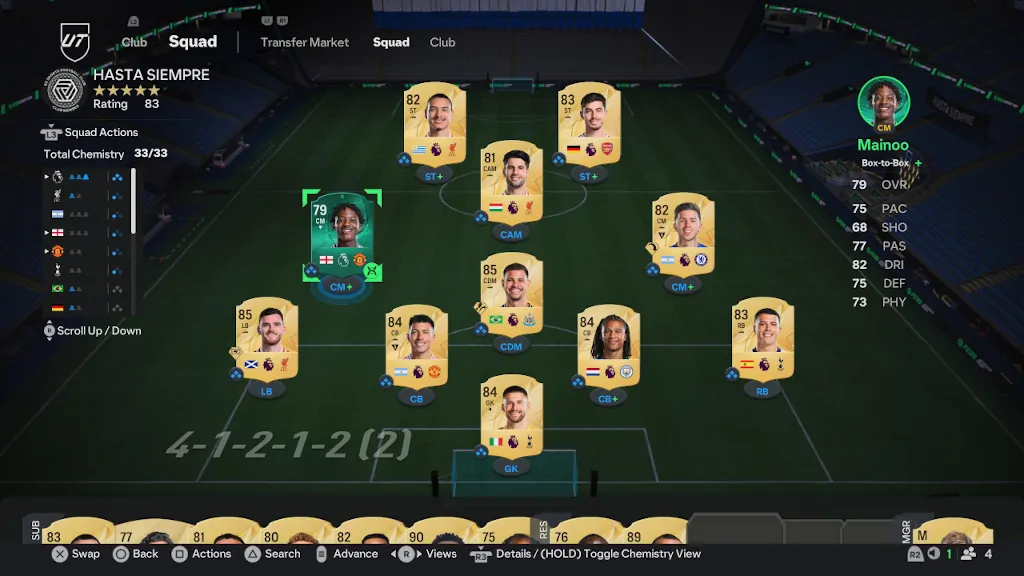This screenshot has height=576, width=1024.
Task: Open the Transfer Market tab
Action: (x=305, y=42)
